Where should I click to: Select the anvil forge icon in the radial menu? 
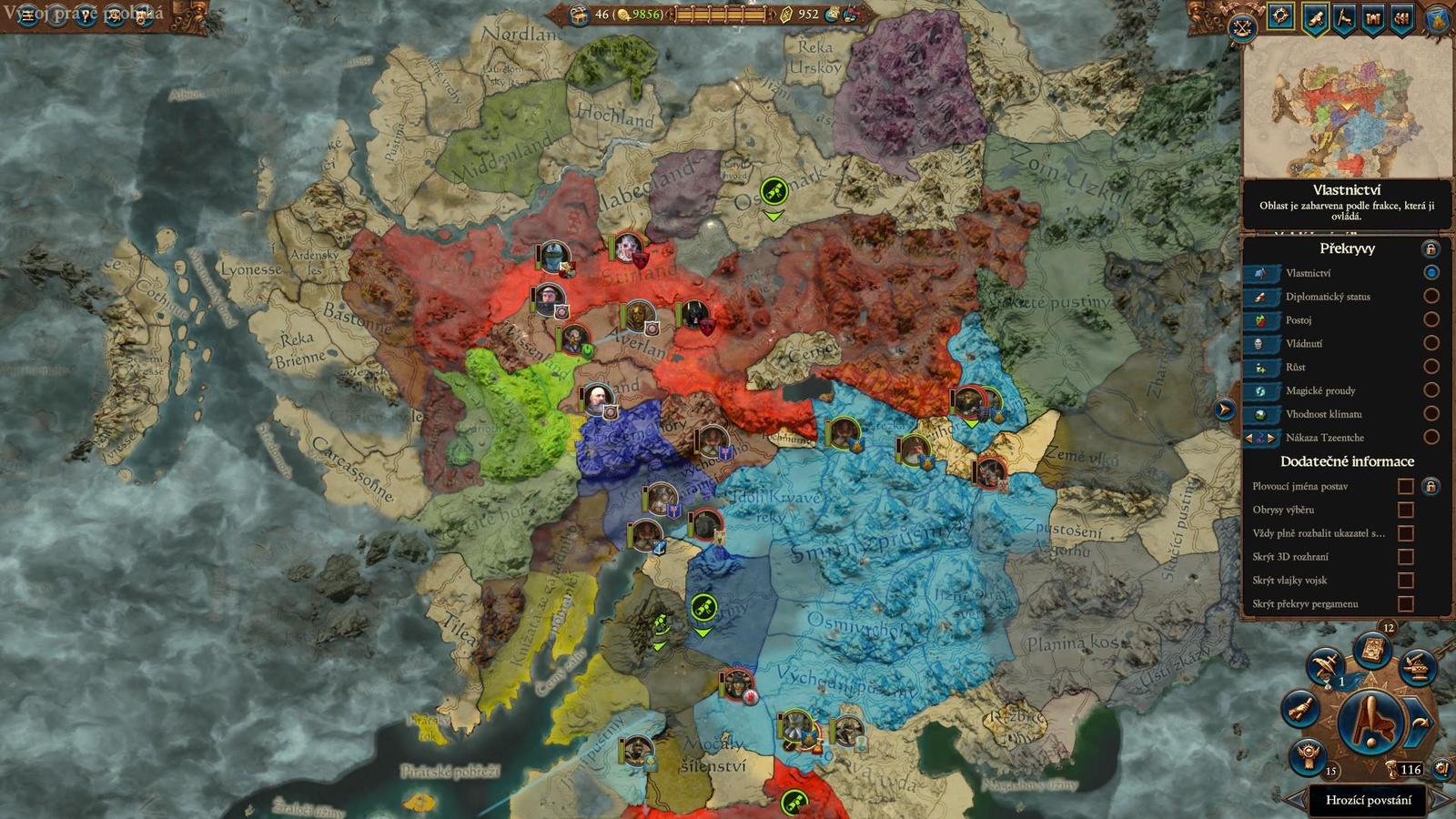click(1417, 666)
